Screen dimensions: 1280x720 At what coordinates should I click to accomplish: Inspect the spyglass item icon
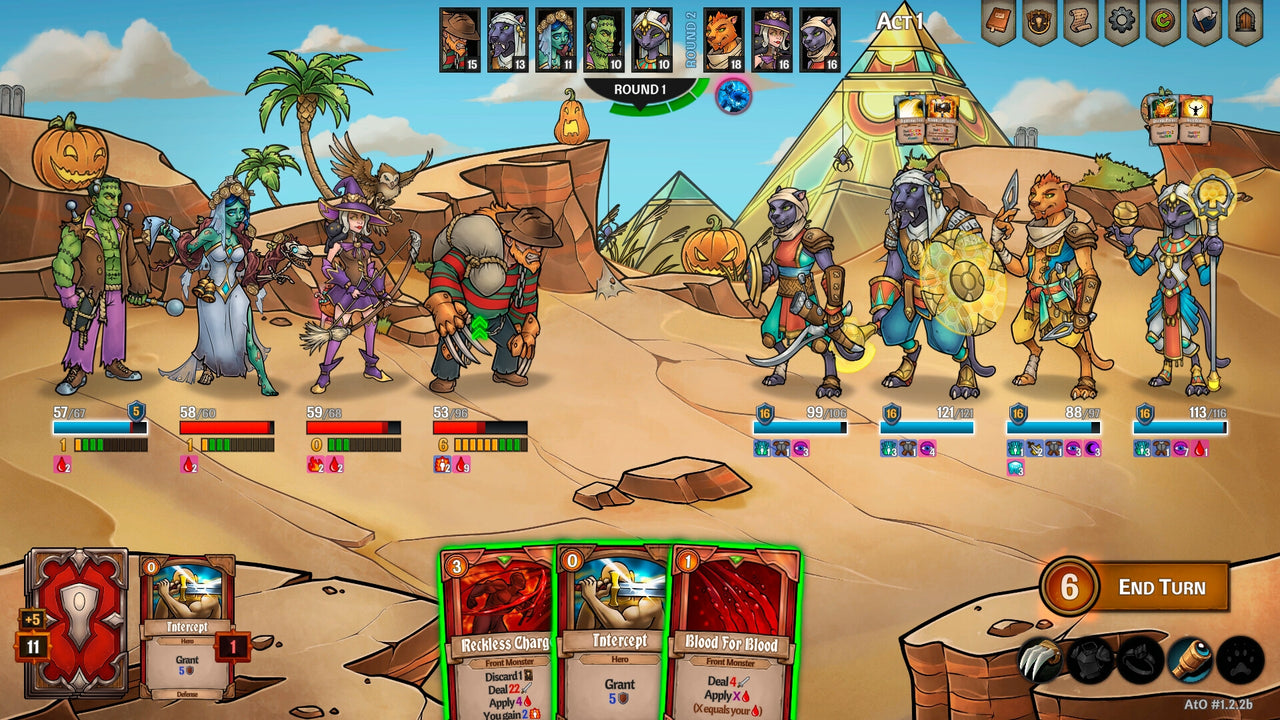click(x=1190, y=660)
